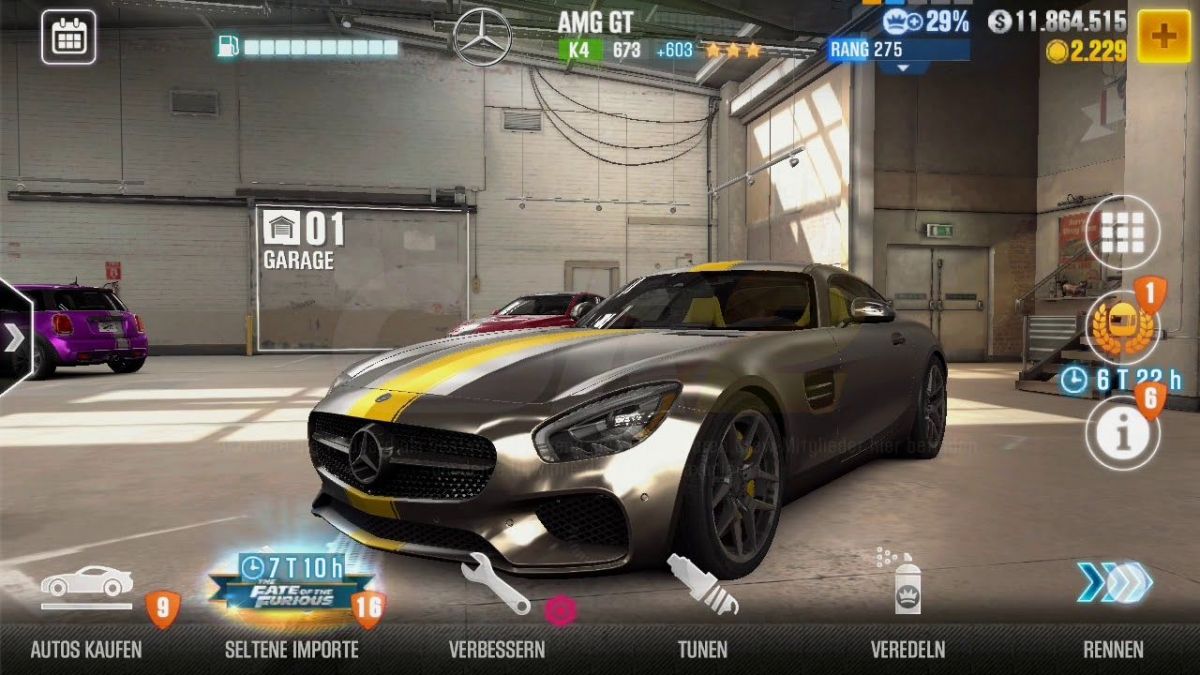This screenshot has height=675, width=1200.
Task: Tap the gold coins balance
Action: point(1086,51)
